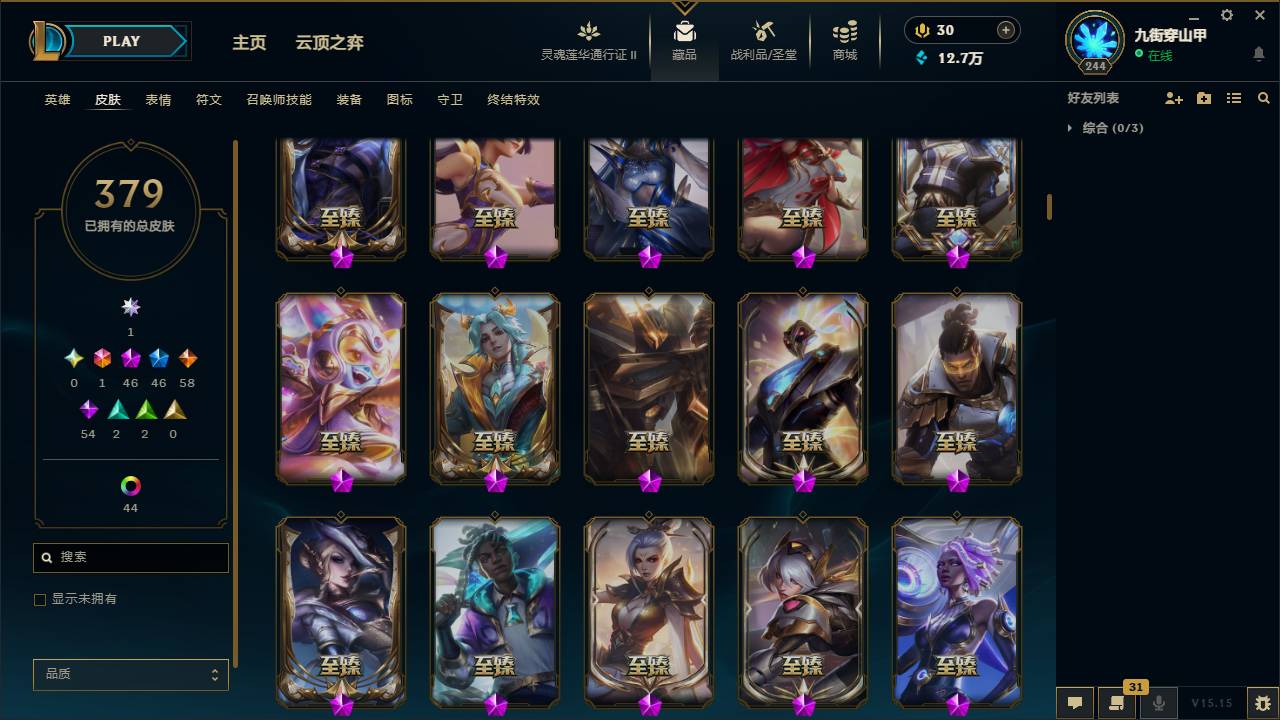Image resolution: width=1280 pixels, height=720 pixels.
Task: Click the notification bell icon
Action: click(x=1259, y=55)
